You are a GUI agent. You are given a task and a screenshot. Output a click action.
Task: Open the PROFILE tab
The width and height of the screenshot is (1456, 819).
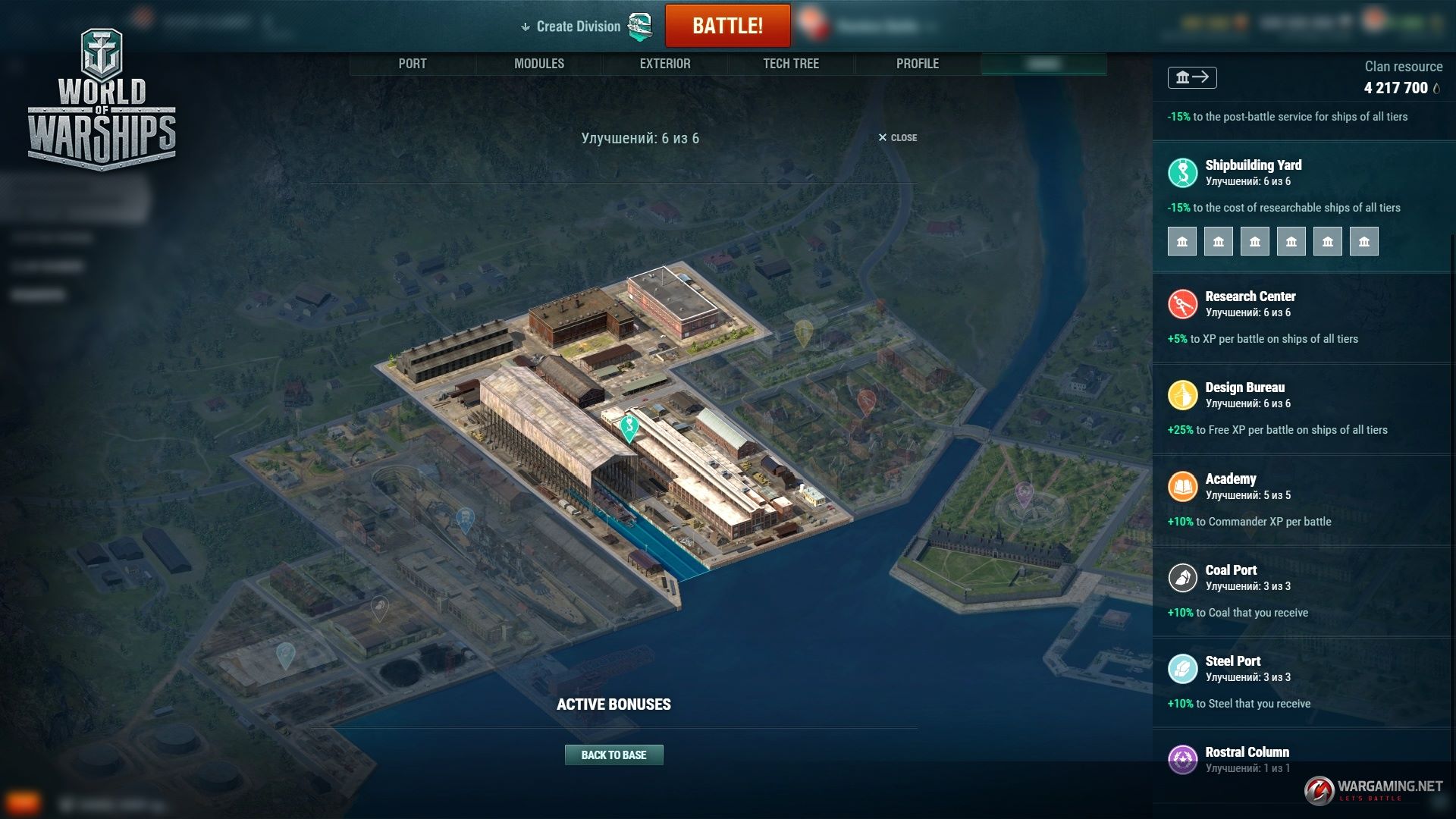[x=918, y=64]
